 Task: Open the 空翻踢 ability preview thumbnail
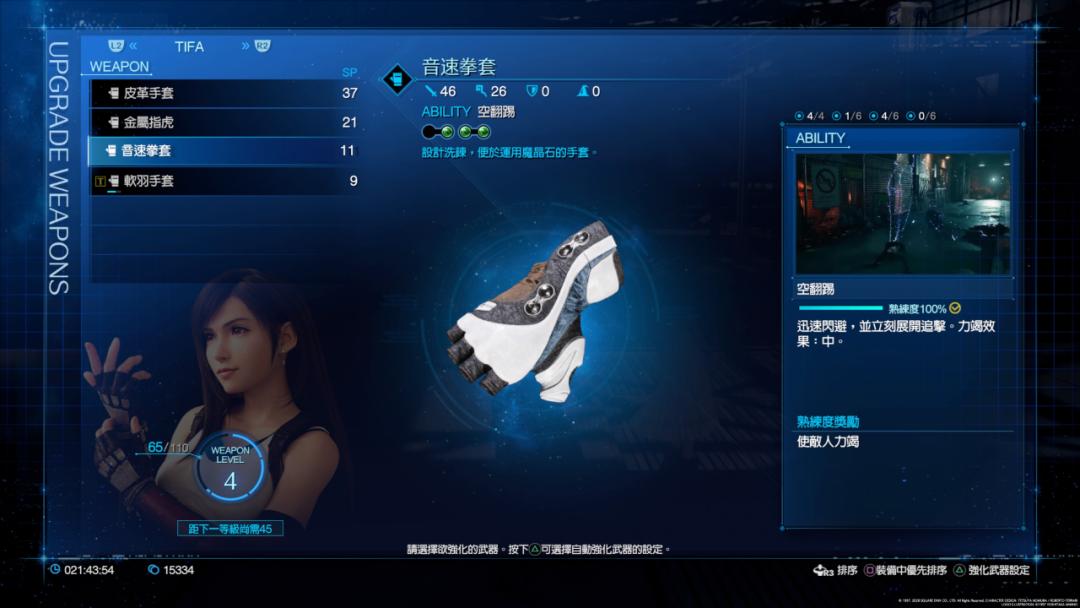pos(902,213)
